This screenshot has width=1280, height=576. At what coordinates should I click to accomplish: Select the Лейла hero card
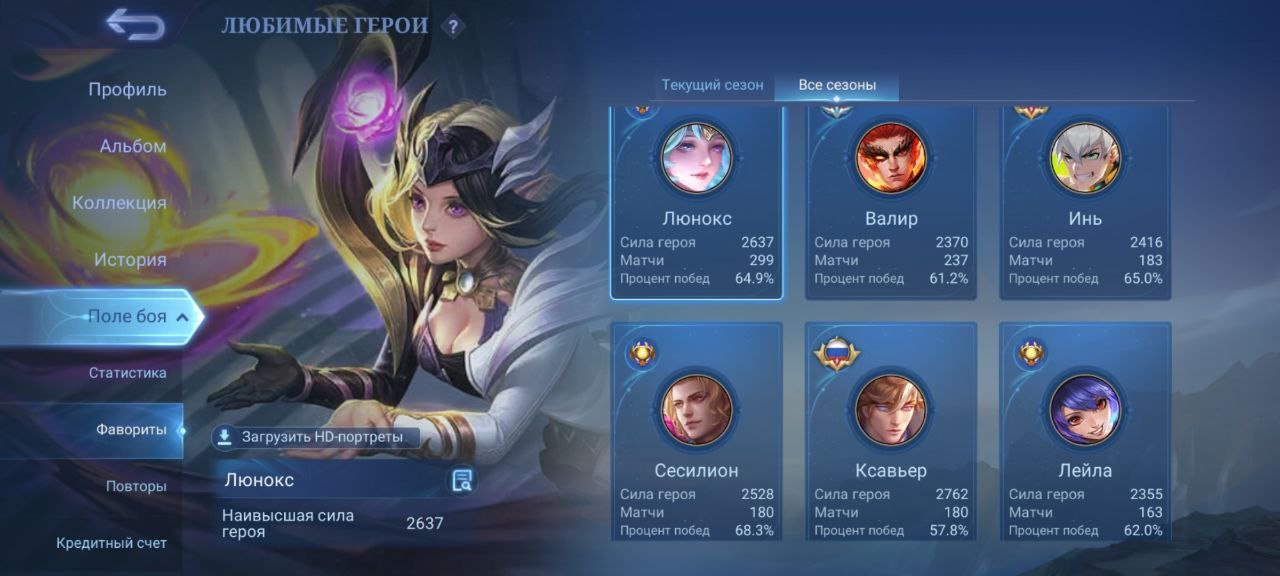pyautogui.click(x=1085, y=430)
